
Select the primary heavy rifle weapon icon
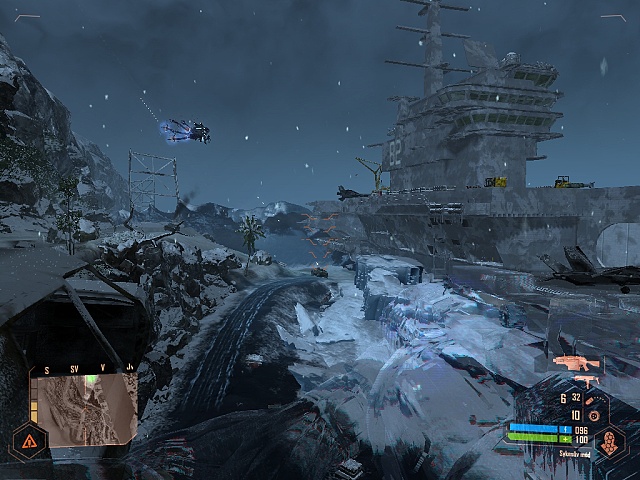576,362
